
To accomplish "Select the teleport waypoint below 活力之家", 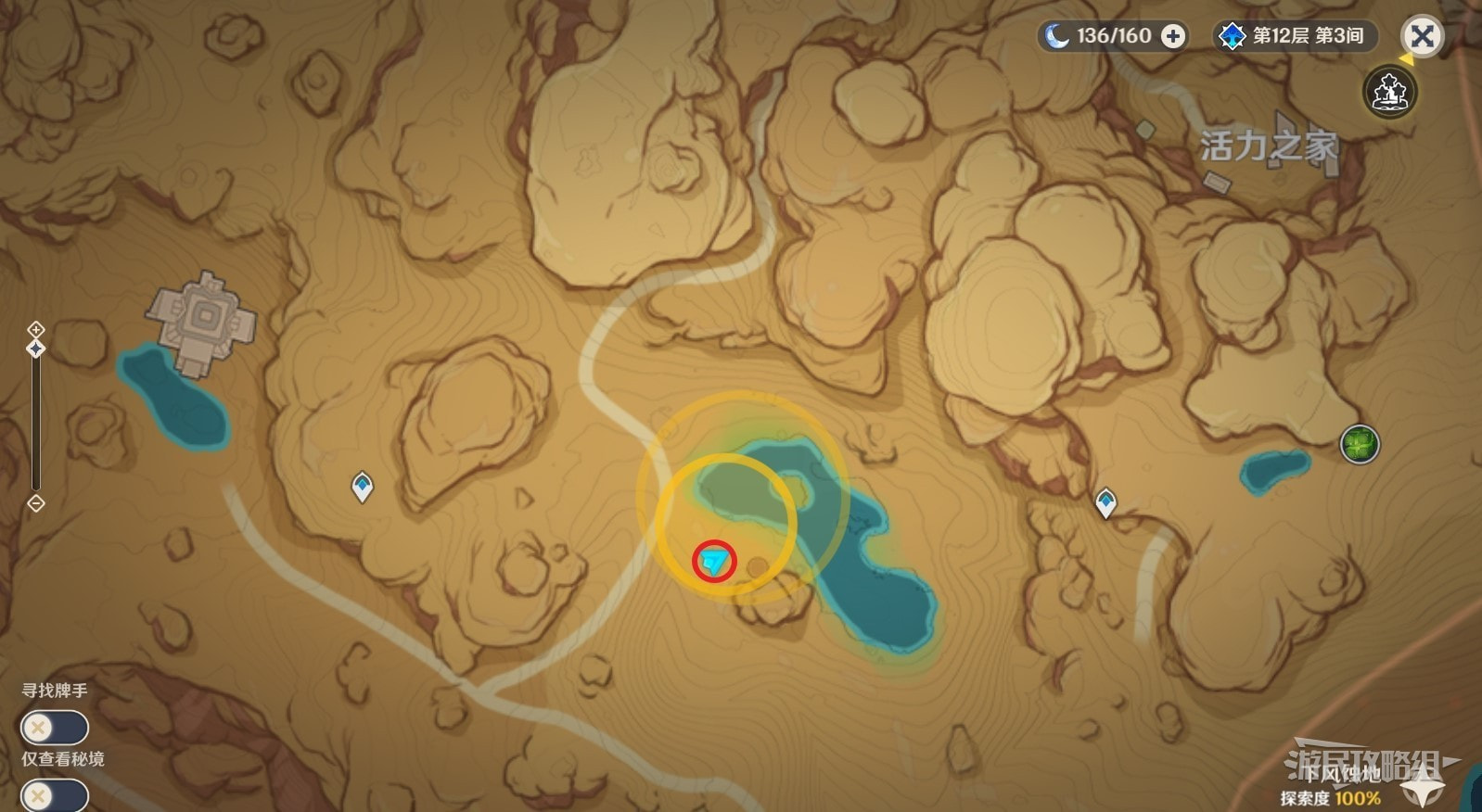I will [1105, 502].
